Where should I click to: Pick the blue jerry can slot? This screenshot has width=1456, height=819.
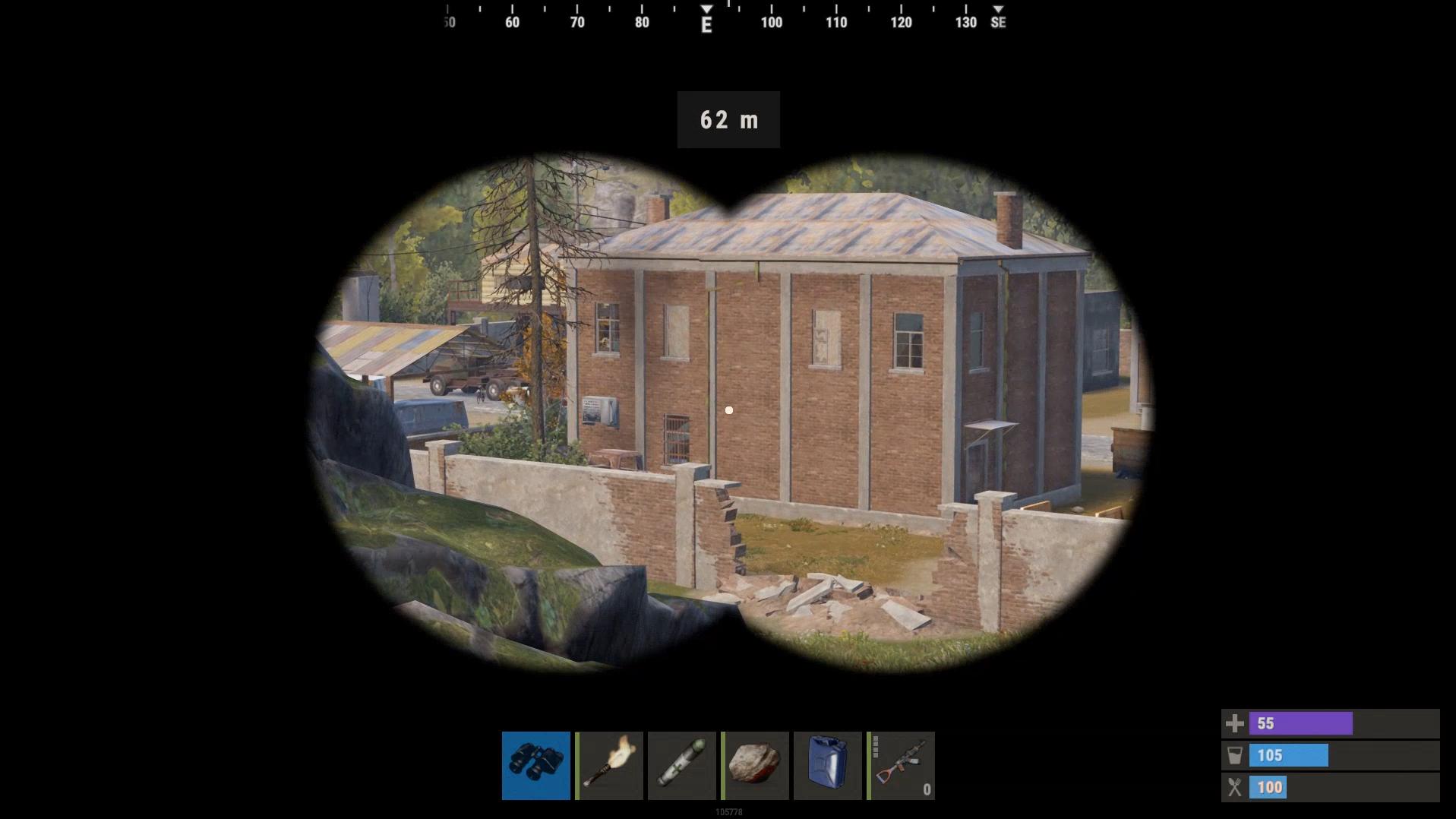(x=827, y=765)
